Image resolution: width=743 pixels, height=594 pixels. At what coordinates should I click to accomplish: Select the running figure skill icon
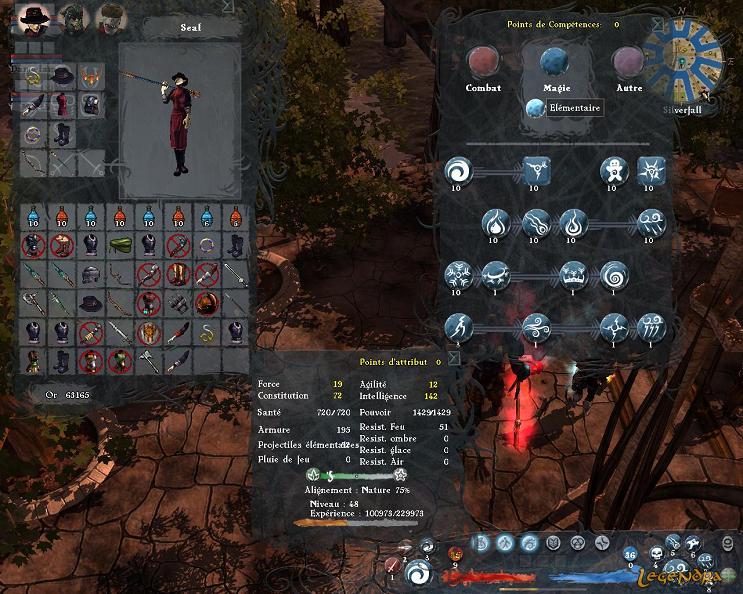coord(458,327)
